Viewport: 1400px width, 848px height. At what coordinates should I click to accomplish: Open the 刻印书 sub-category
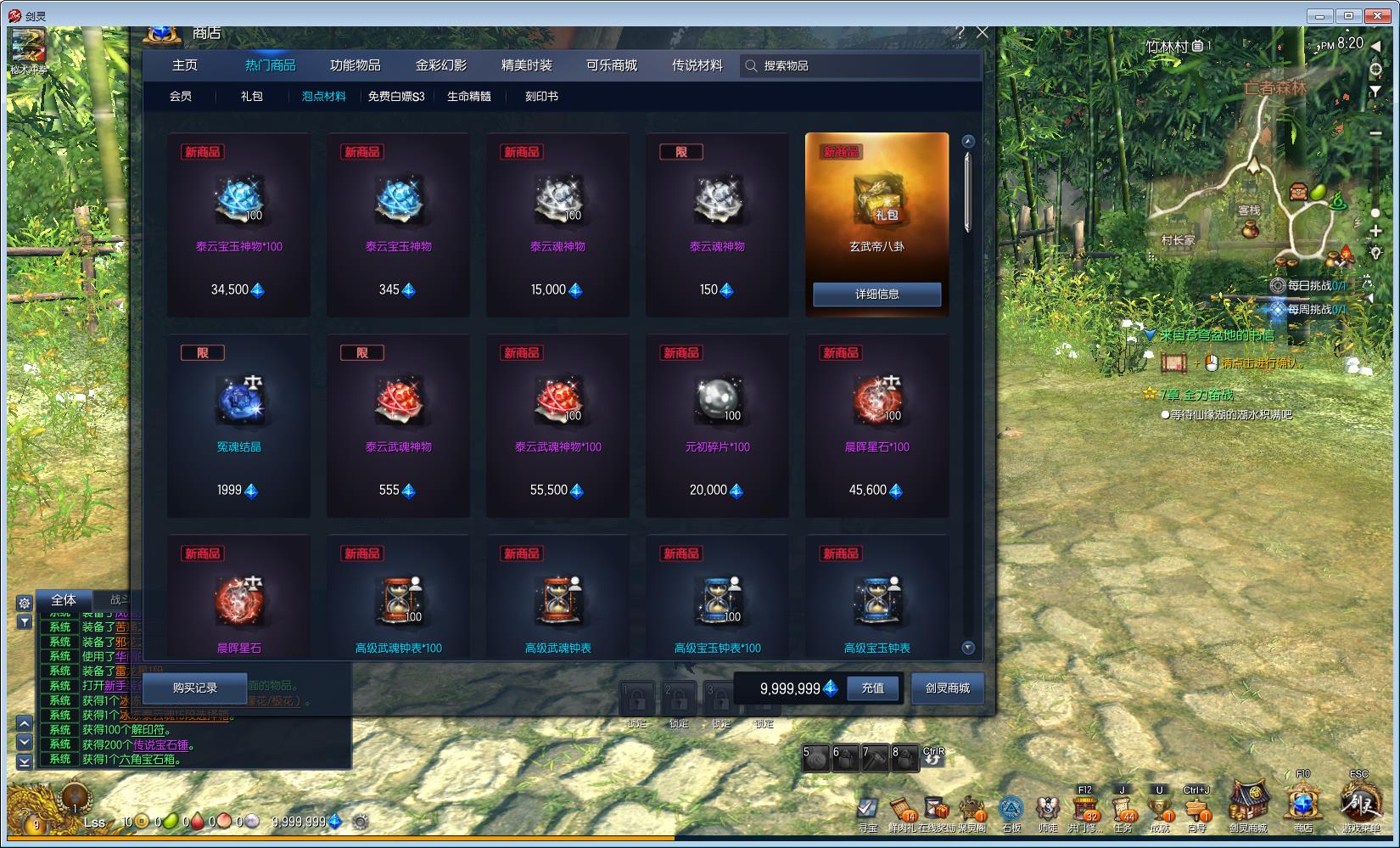(x=541, y=97)
